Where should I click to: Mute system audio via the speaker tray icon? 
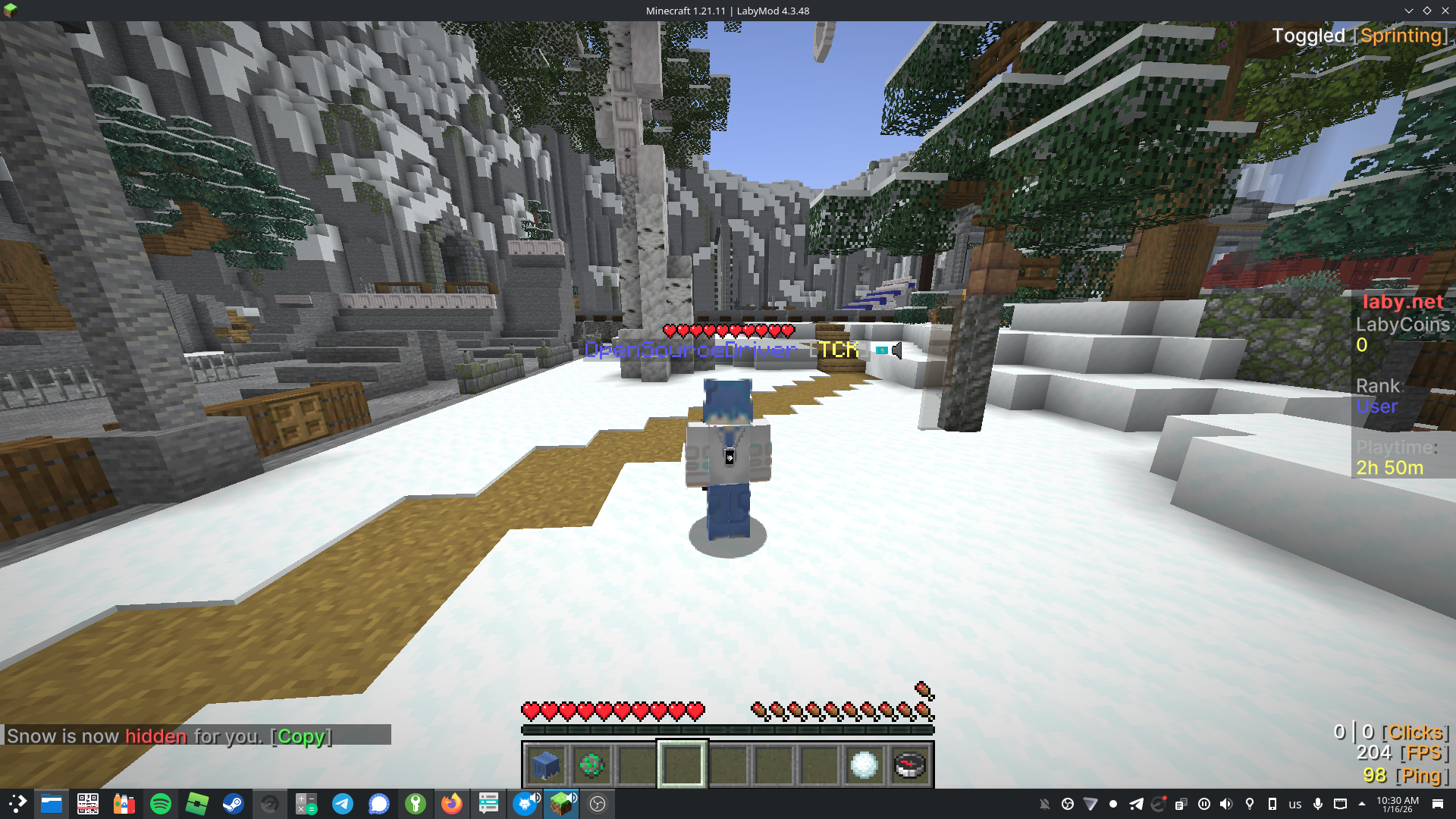click(1227, 804)
